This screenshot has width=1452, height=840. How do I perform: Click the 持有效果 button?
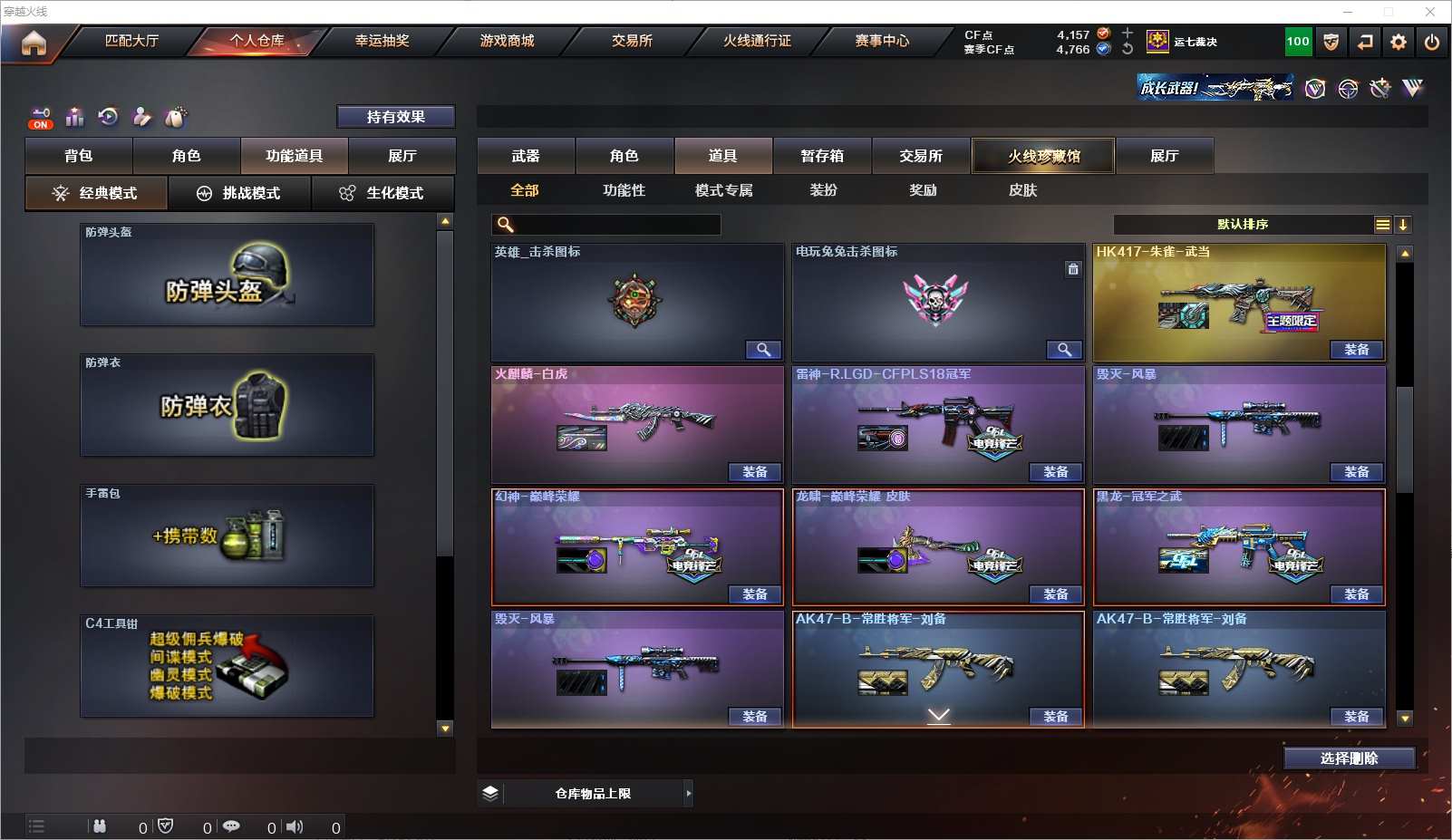point(396,117)
